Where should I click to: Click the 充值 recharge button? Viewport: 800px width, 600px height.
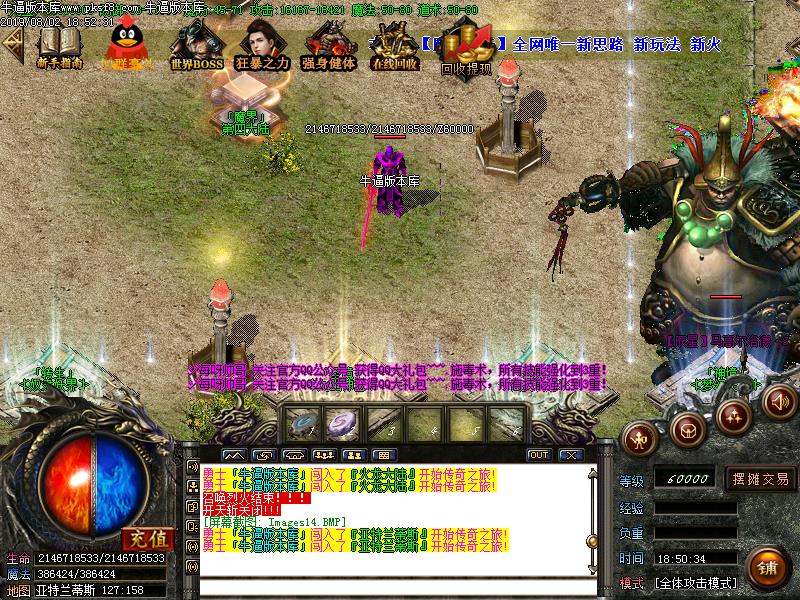click(x=149, y=538)
